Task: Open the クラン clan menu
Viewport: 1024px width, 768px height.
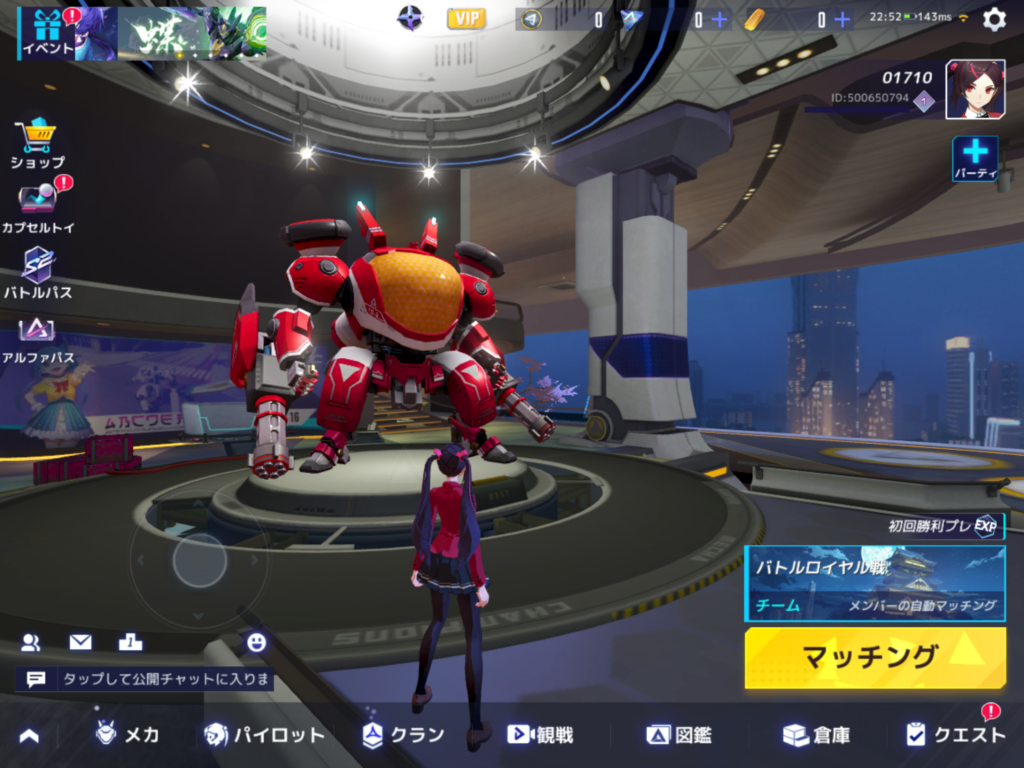Action: pyautogui.click(x=403, y=735)
